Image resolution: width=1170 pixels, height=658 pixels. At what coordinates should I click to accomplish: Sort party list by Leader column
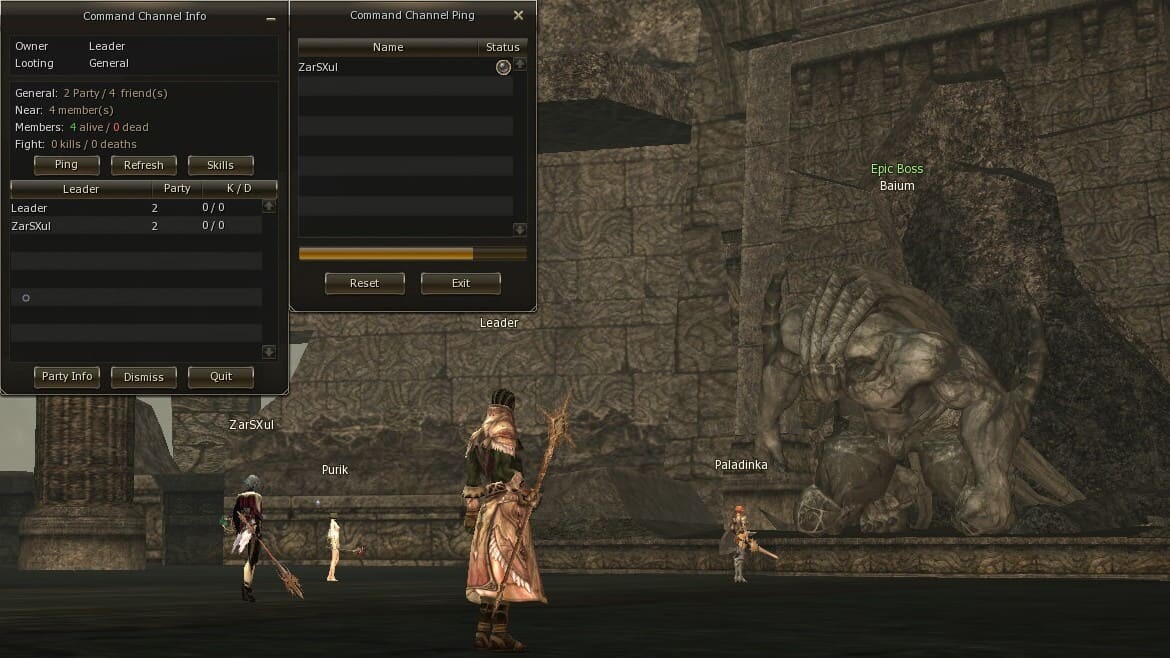[81, 189]
